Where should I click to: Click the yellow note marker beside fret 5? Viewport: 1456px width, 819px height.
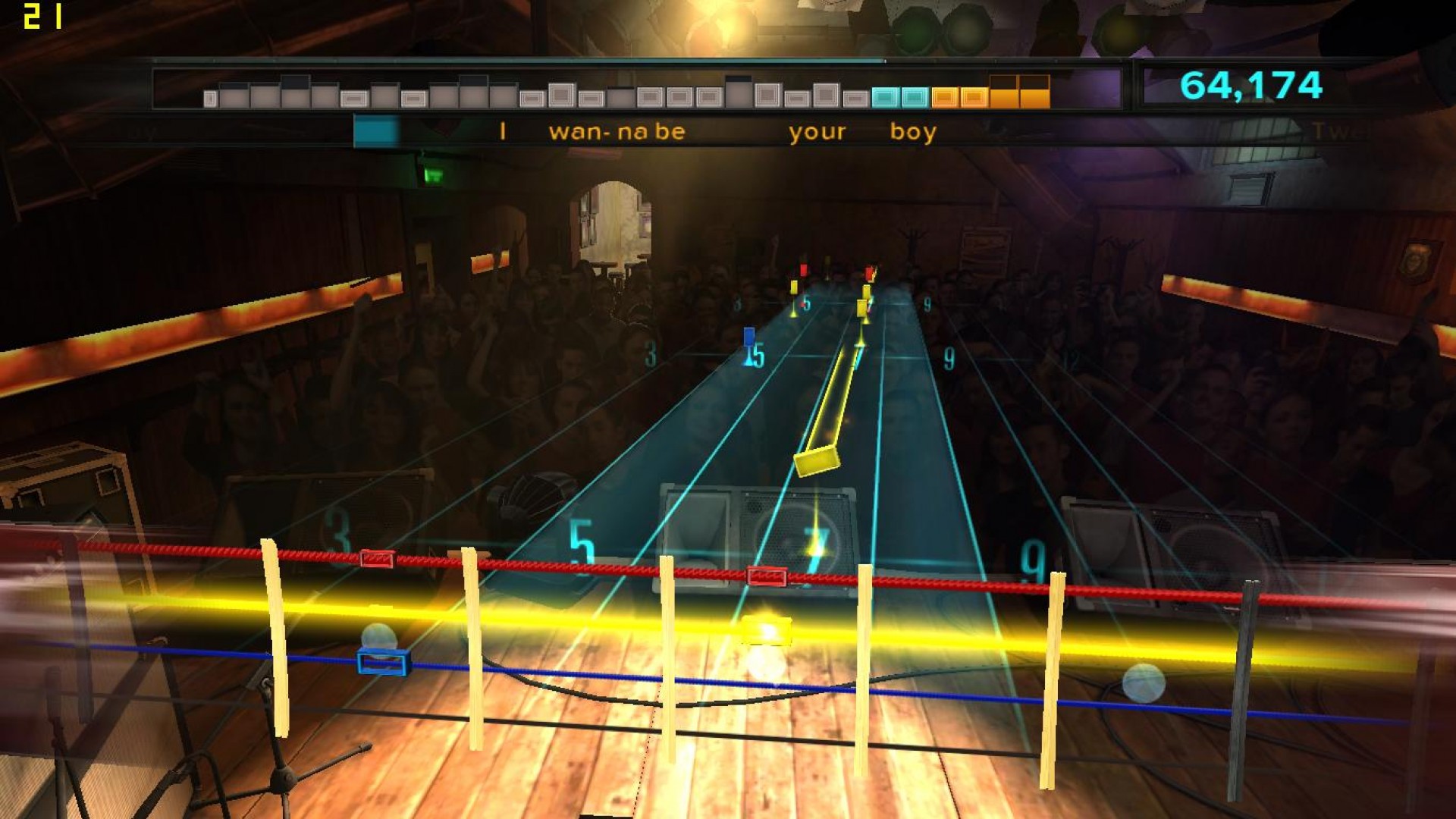795,287
